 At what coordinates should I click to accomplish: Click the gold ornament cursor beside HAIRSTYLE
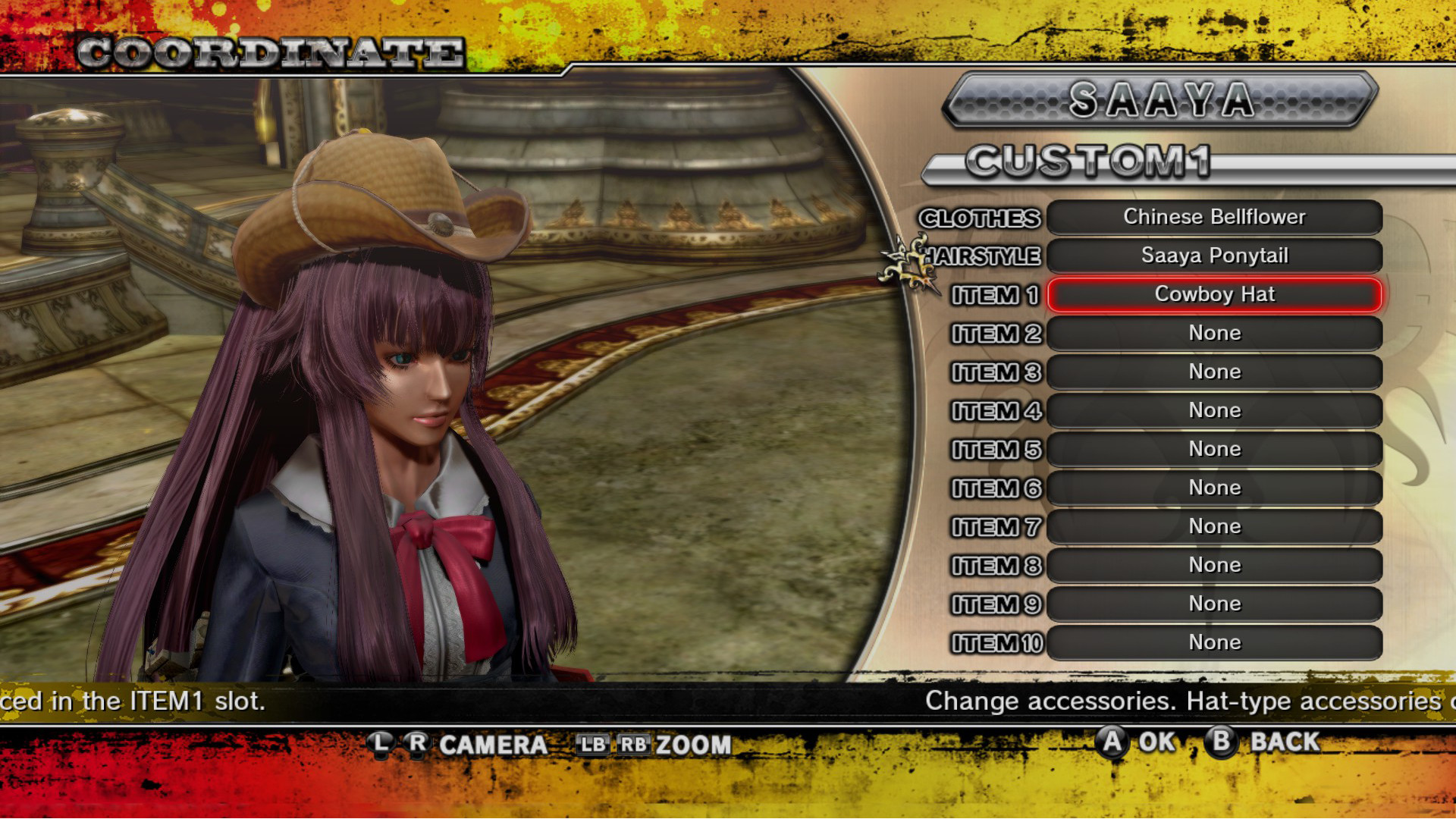tap(906, 262)
